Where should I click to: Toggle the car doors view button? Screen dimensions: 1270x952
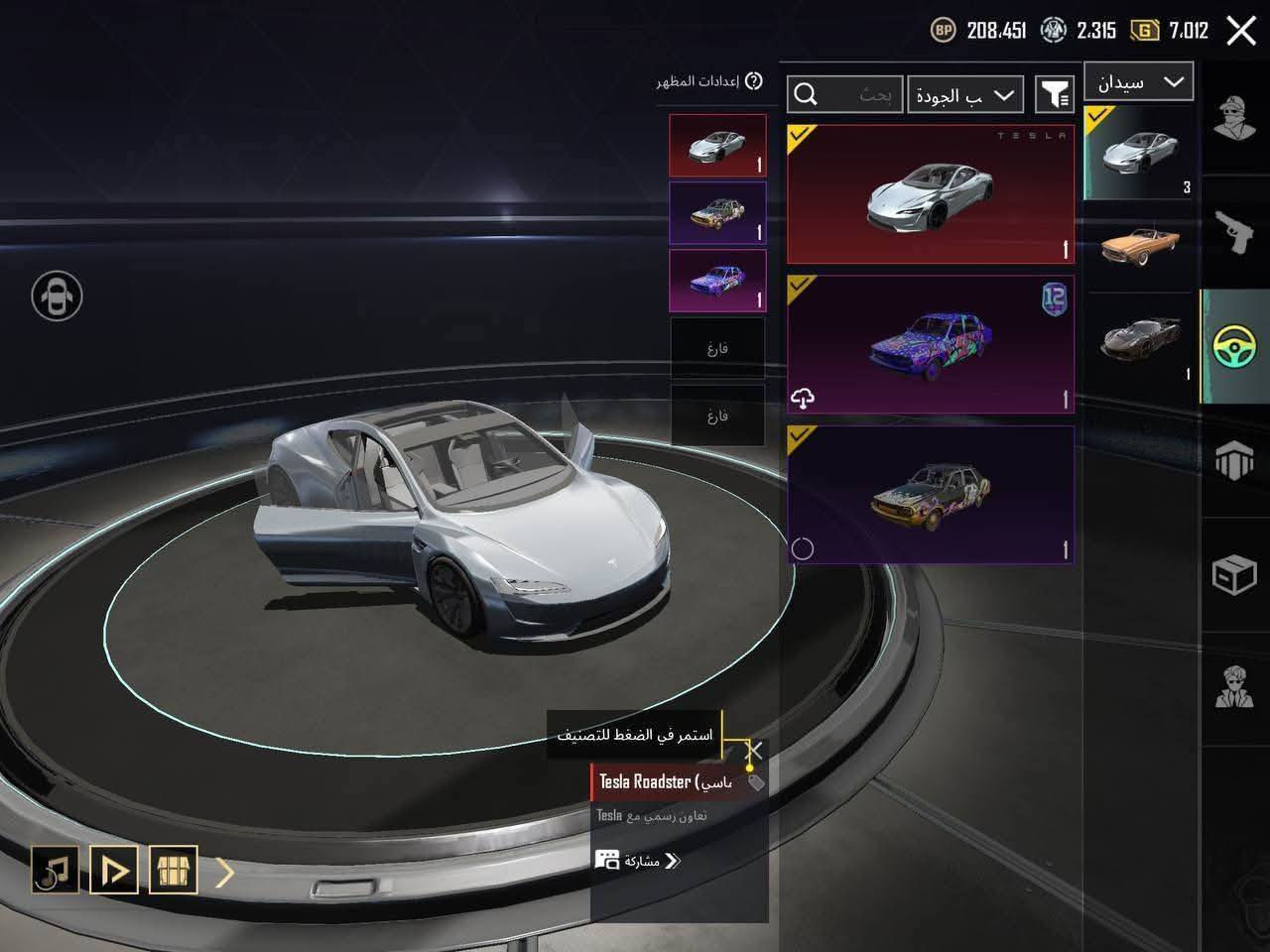[57, 296]
